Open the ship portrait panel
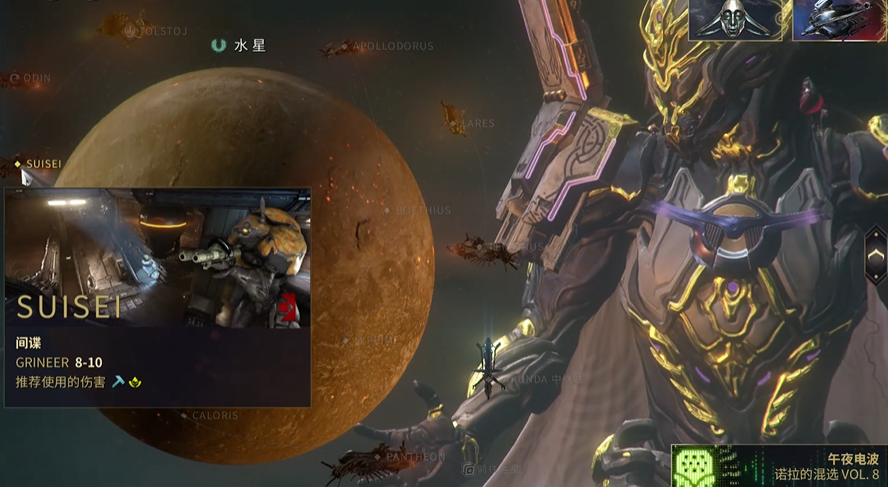This screenshot has height=487, width=888. coord(840,20)
